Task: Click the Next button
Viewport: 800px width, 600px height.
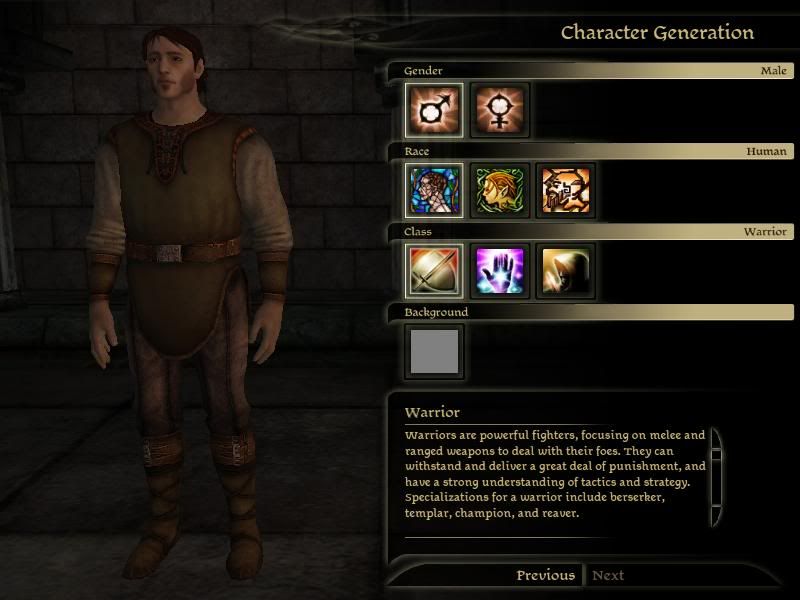Action: point(608,575)
